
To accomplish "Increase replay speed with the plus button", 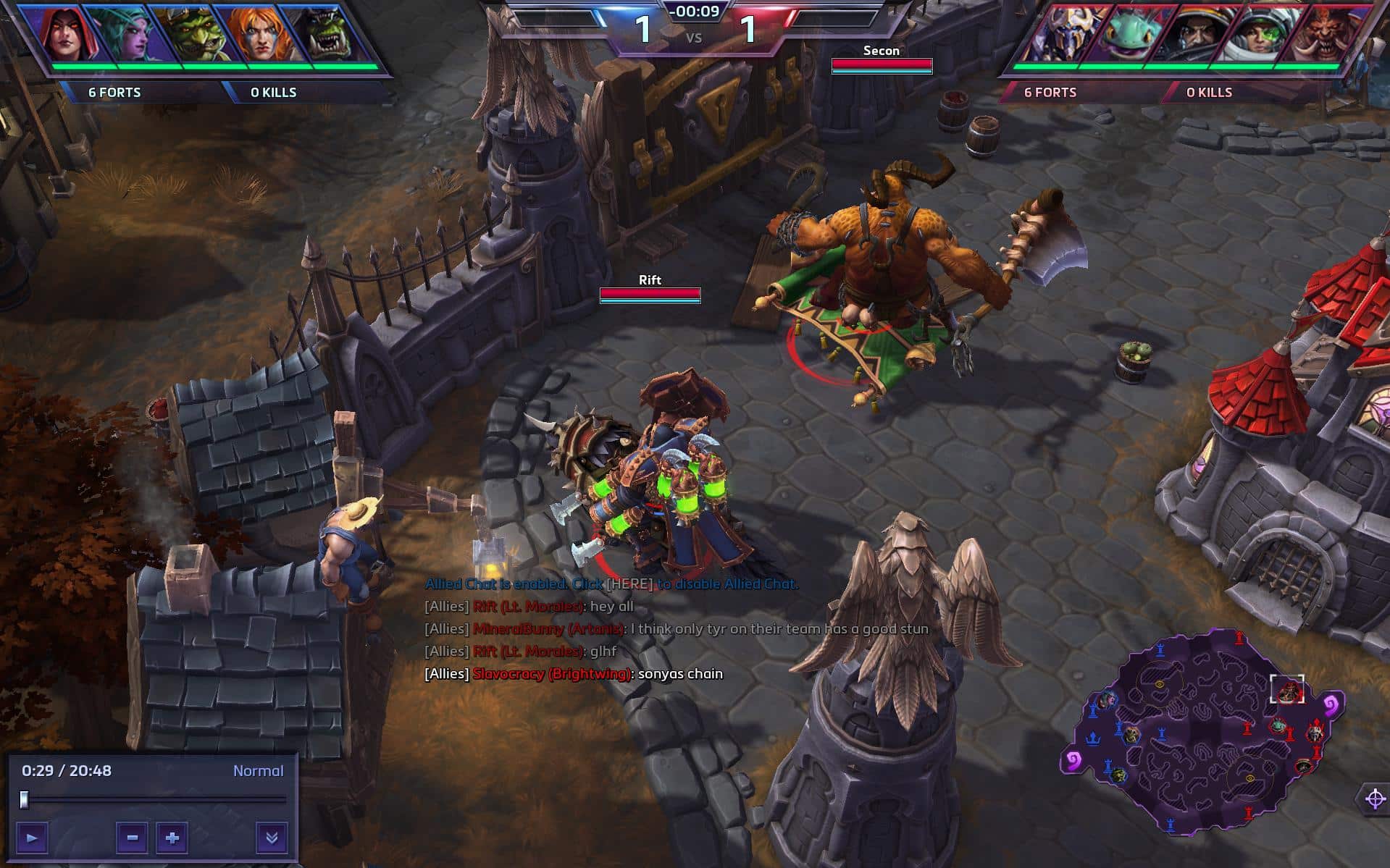I will click(172, 838).
